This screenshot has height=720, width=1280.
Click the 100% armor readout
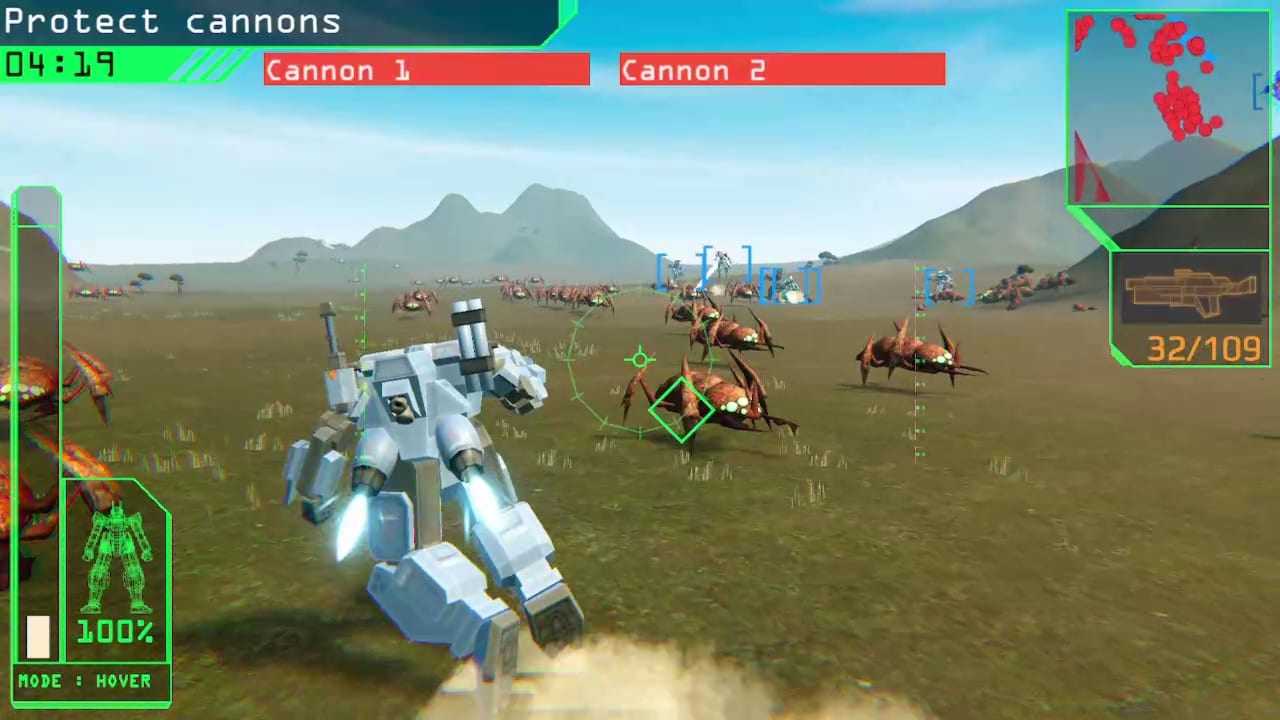pyautogui.click(x=113, y=631)
